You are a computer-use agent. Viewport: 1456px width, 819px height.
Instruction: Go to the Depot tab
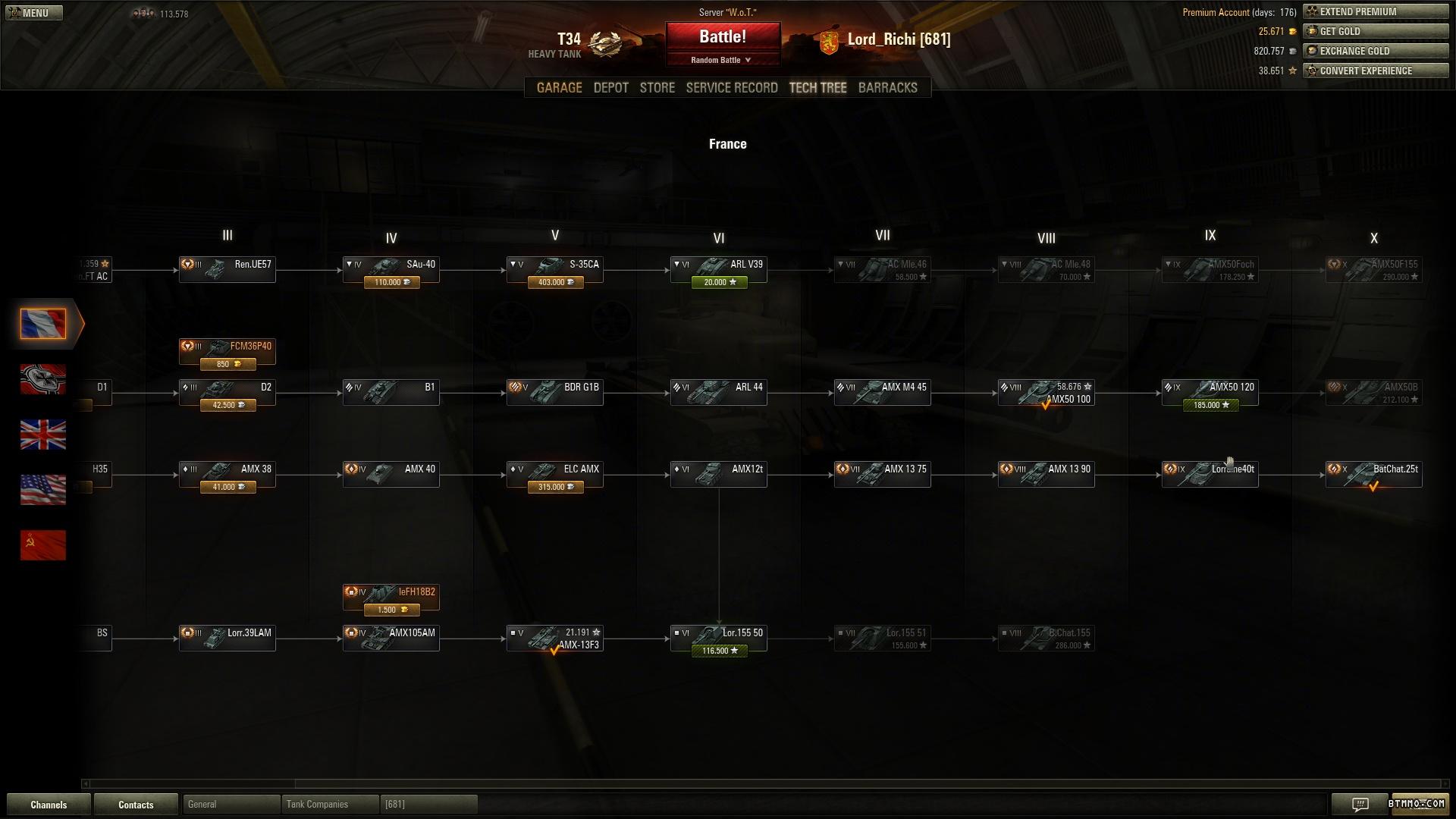pos(610,88)
